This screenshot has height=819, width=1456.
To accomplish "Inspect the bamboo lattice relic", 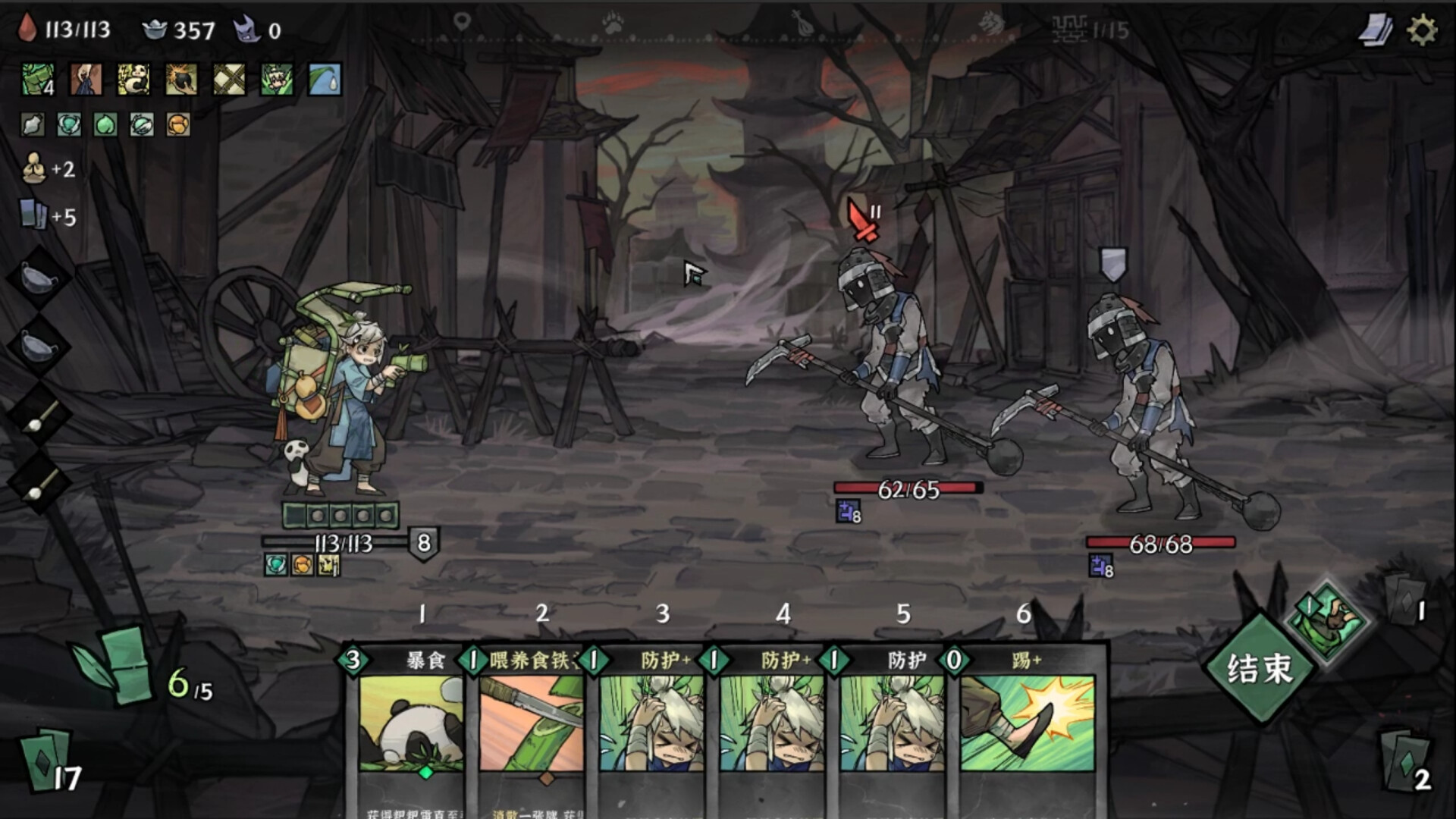I will point(229,79).
